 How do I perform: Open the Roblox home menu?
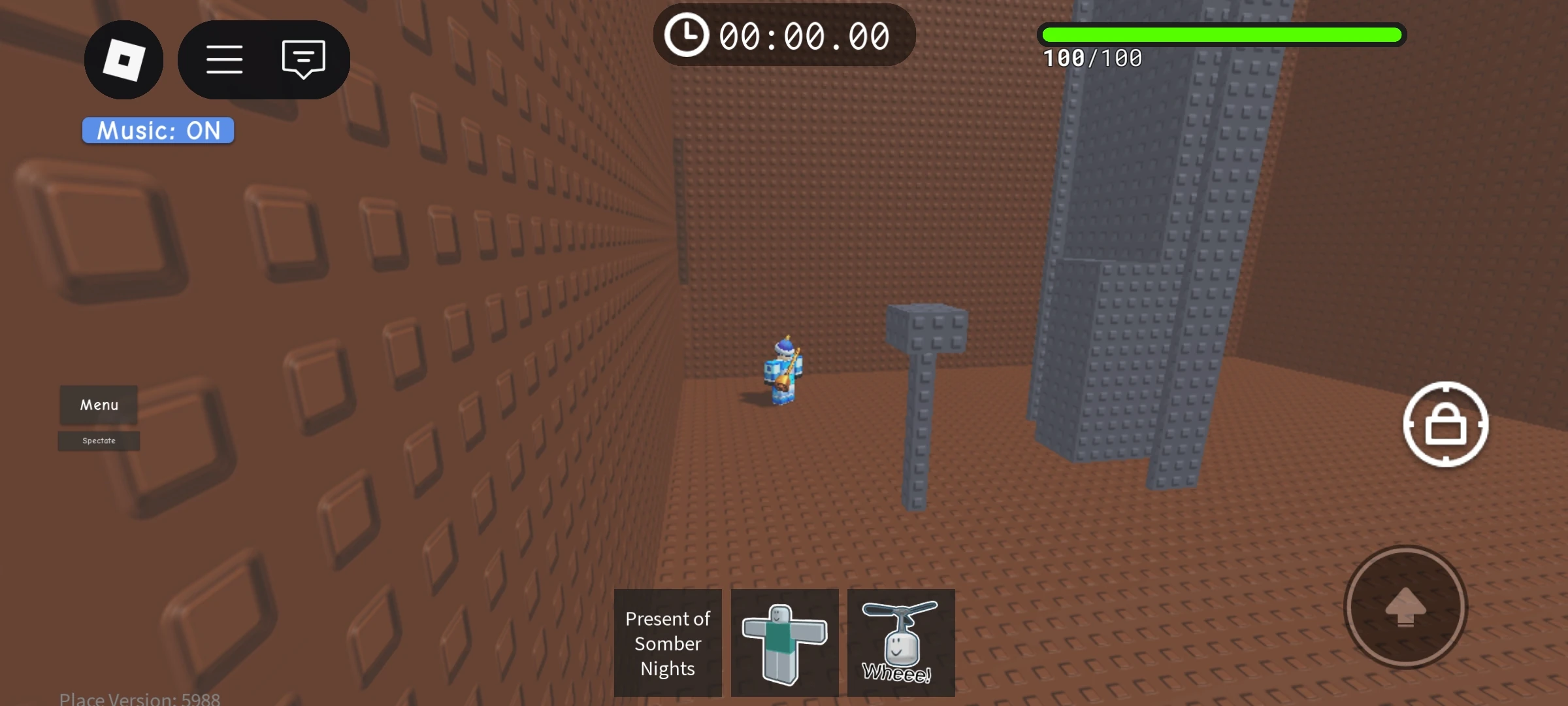pos(123,59)
